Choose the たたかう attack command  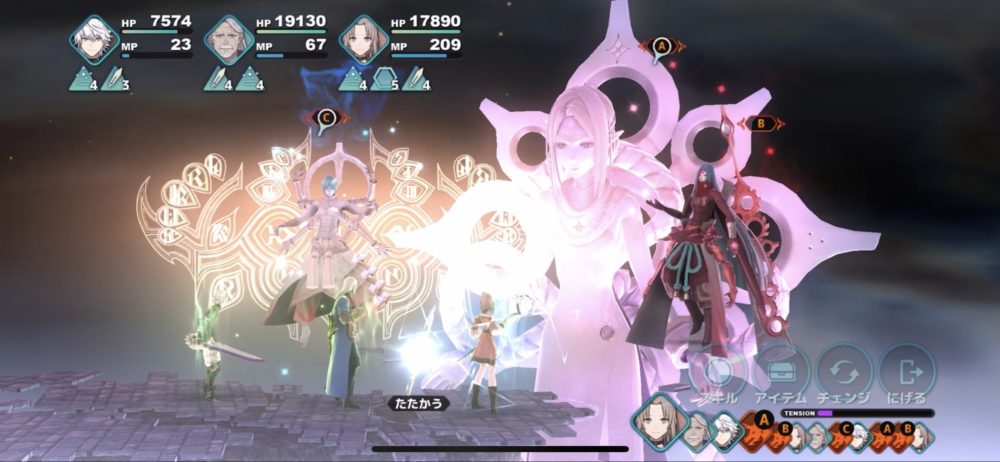click(418, 403)
